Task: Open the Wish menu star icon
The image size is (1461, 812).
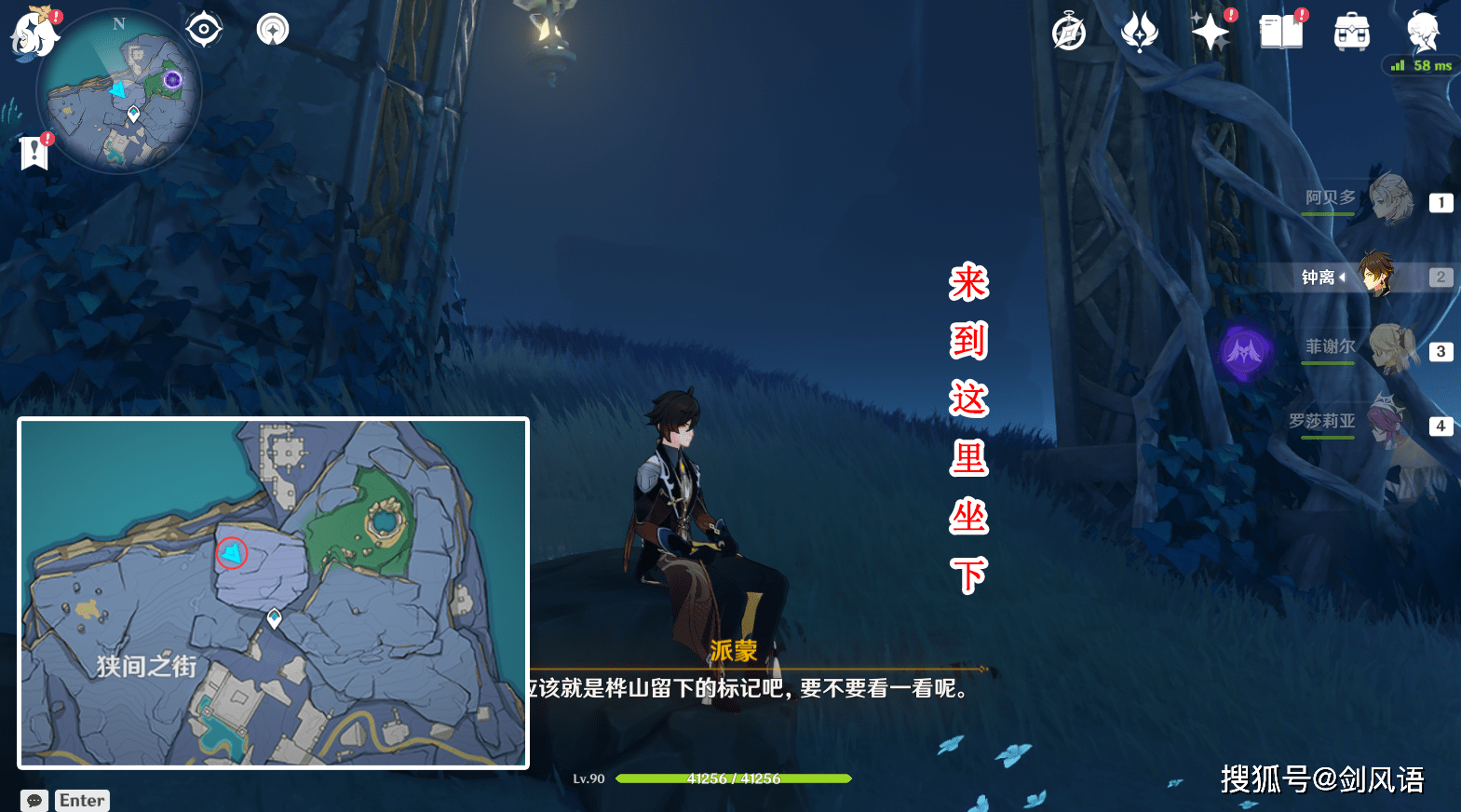Action: pos(1210,31)
